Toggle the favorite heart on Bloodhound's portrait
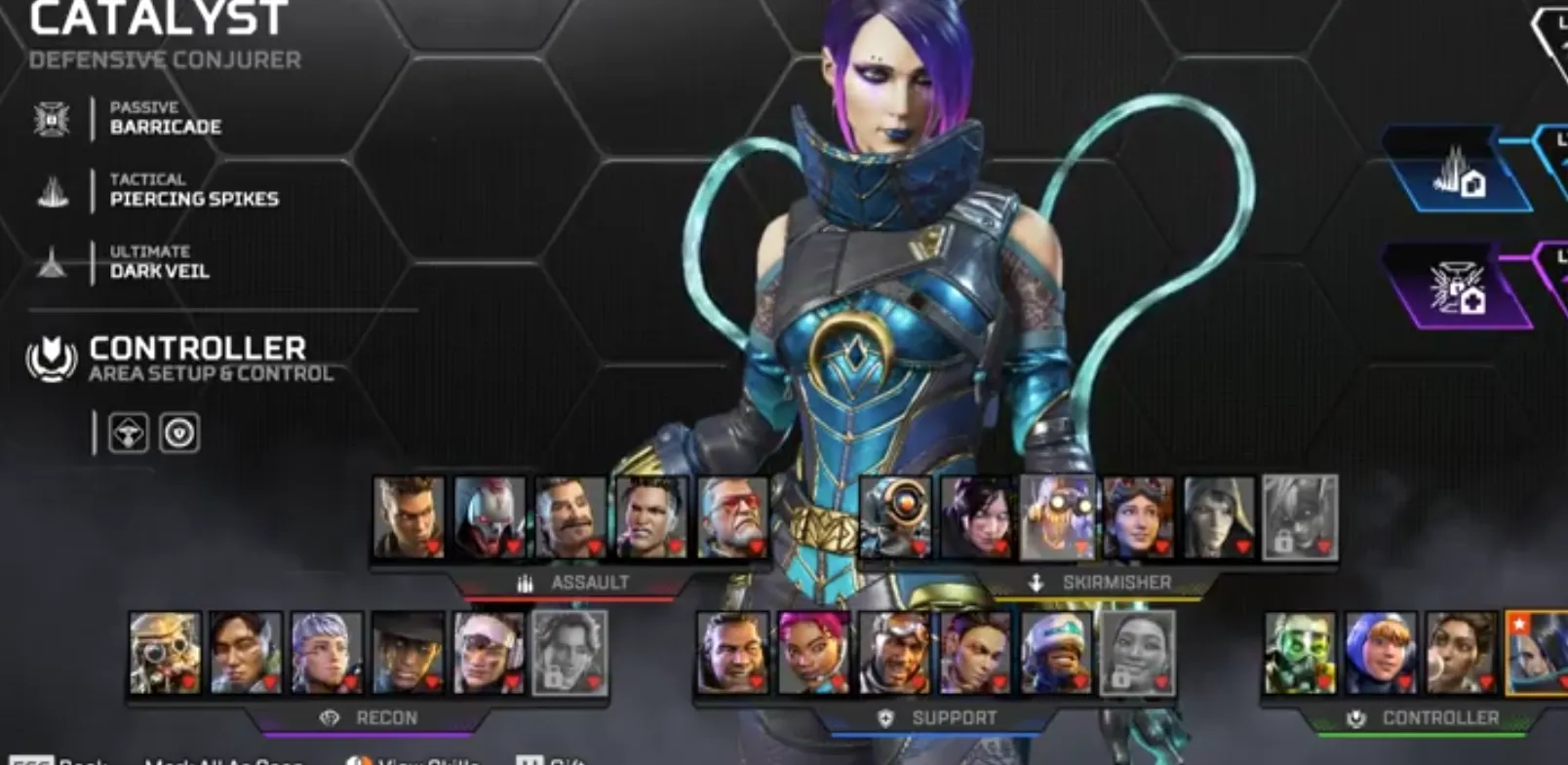The image size is (1568, 765). click(189, 683)
